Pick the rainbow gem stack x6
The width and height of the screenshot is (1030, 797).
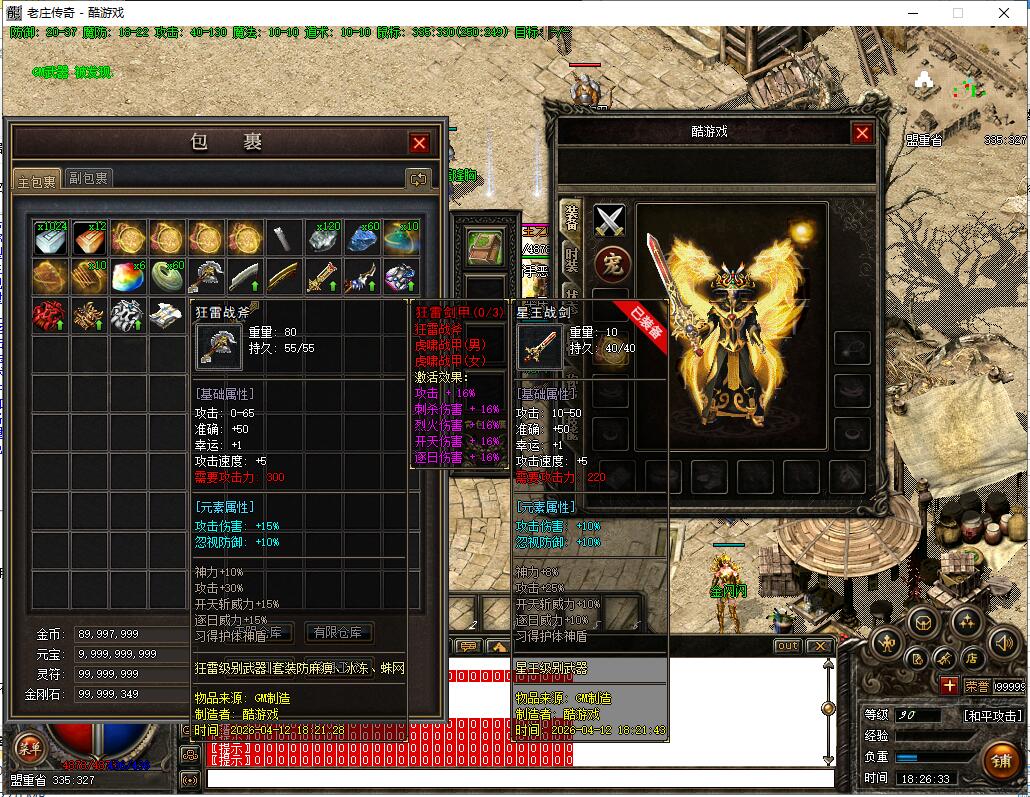coord(128,277)
